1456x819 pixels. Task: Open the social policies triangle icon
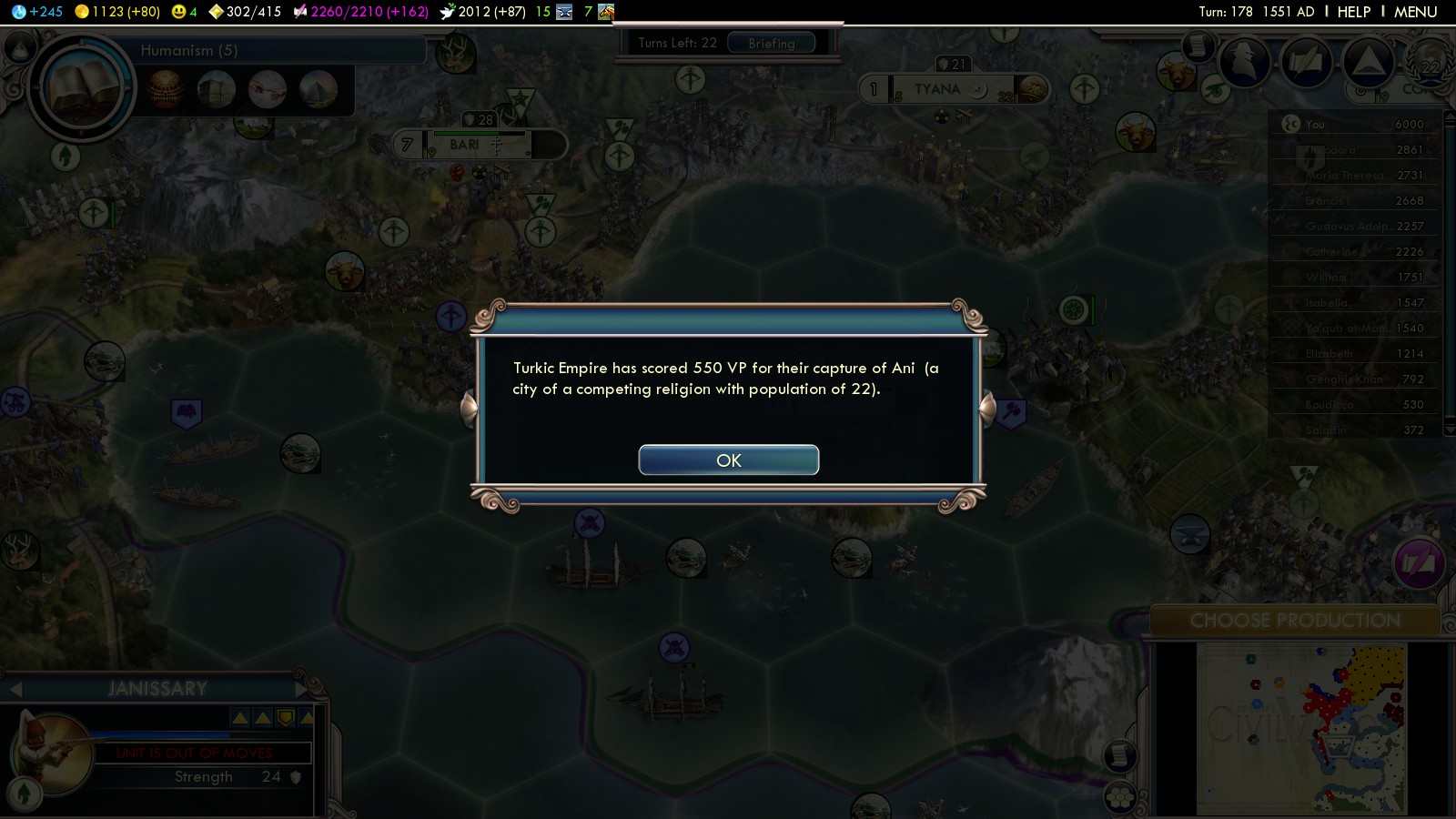click(1368, 62)
